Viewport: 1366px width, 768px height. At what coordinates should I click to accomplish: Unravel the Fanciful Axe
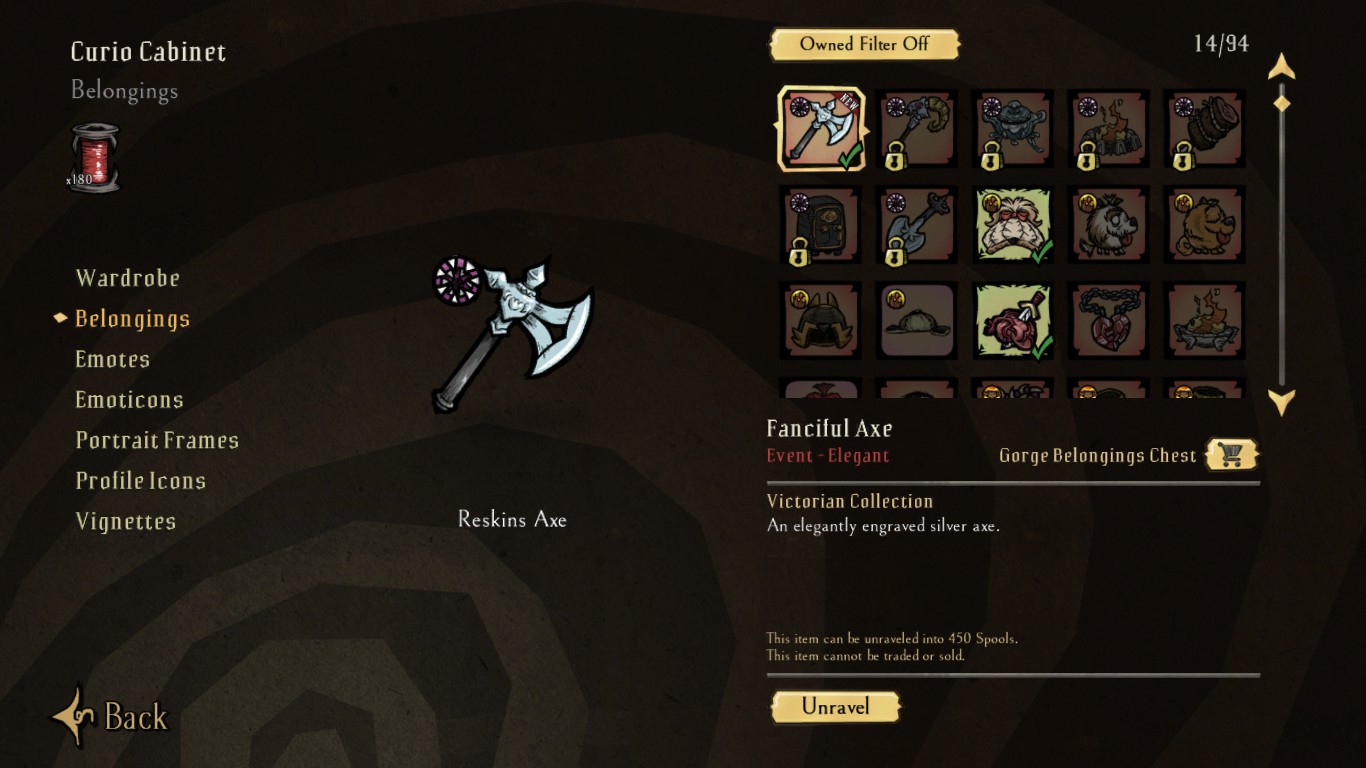pyautogui.click(x=835, y=707)
